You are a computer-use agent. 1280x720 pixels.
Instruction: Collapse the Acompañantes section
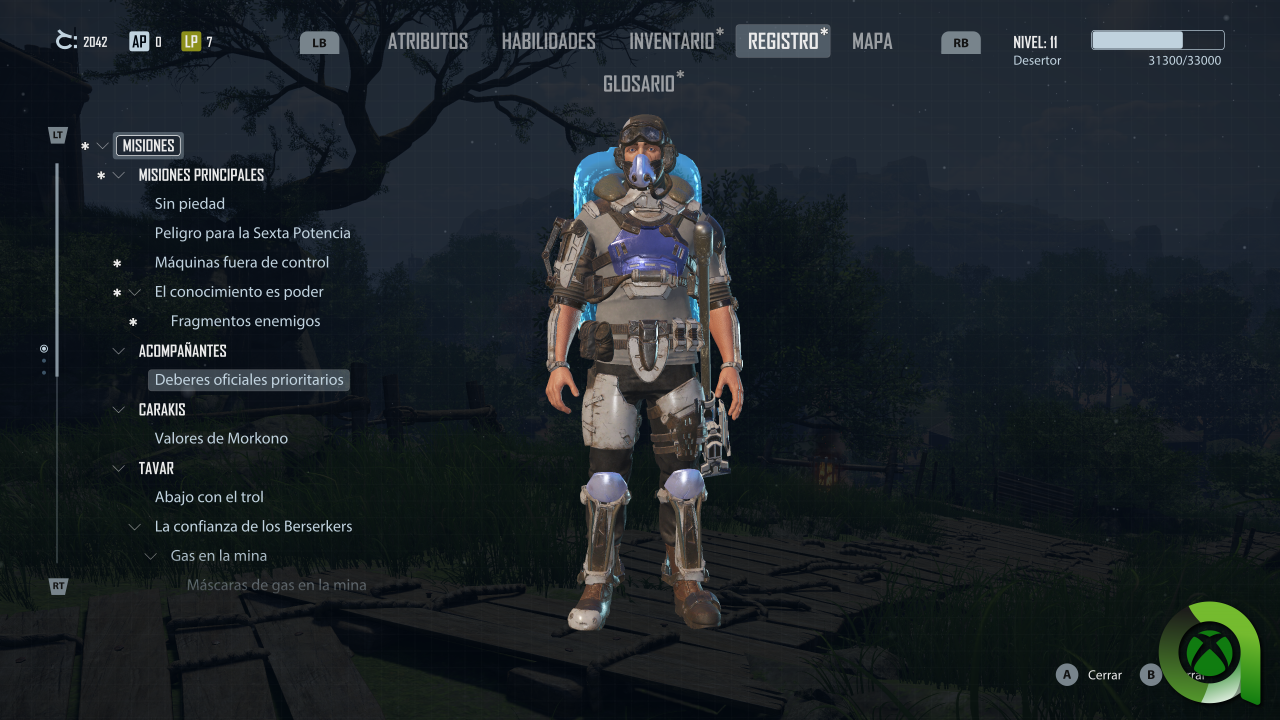click(x=119, y=351)
